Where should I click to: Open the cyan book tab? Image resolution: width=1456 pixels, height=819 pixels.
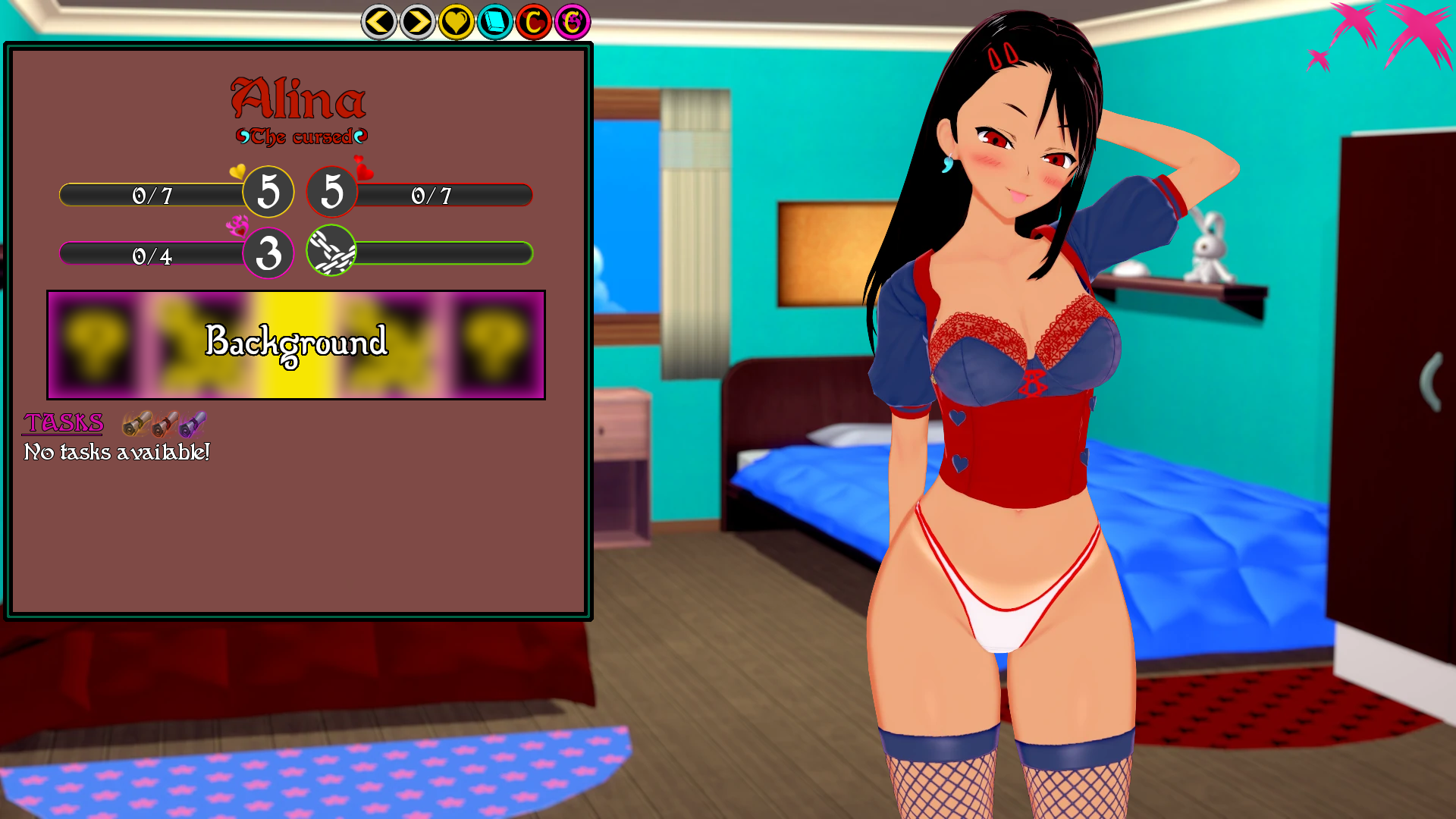(495, 22)
